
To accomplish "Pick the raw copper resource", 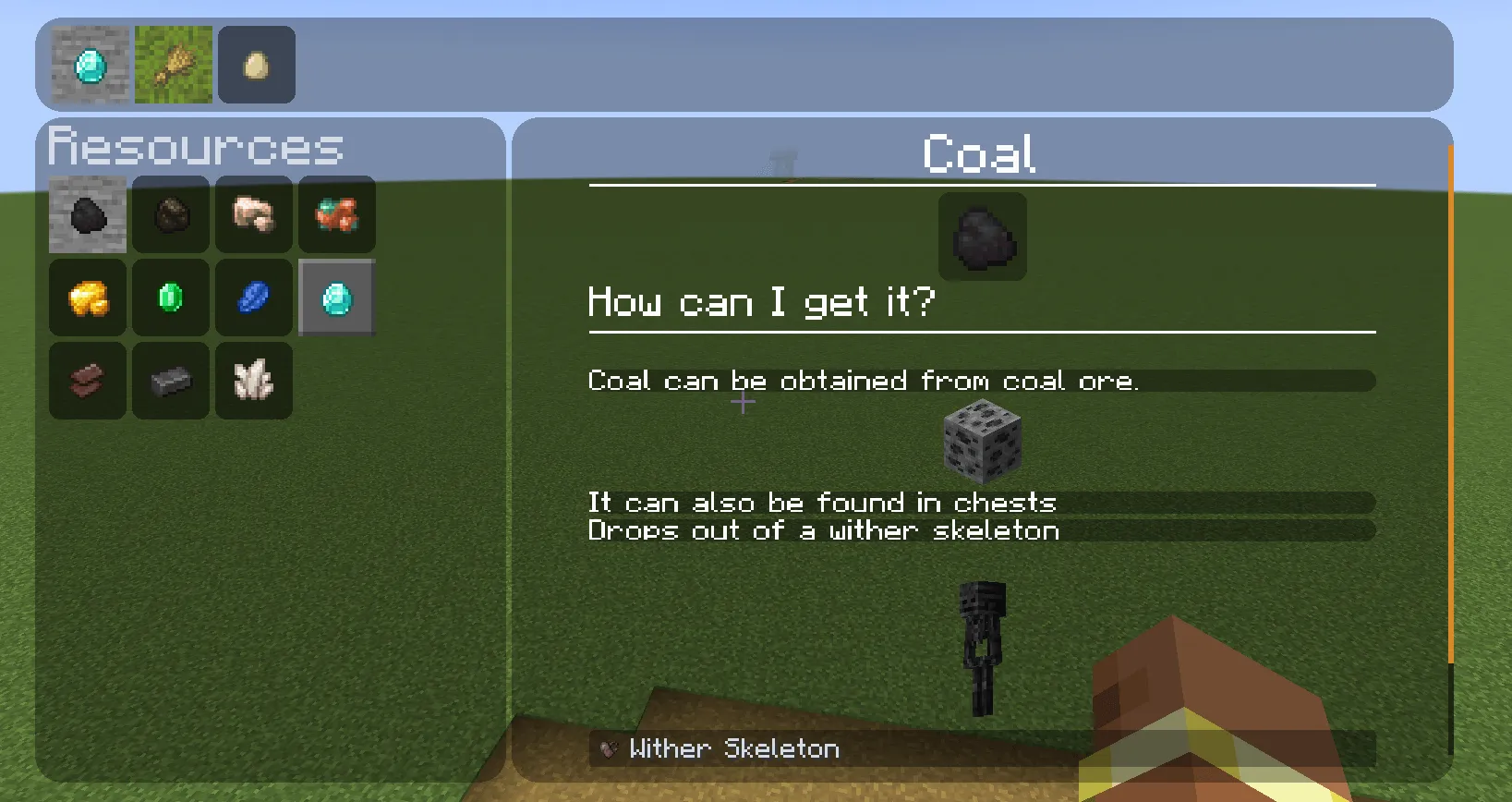I will [x=336, y=215].
